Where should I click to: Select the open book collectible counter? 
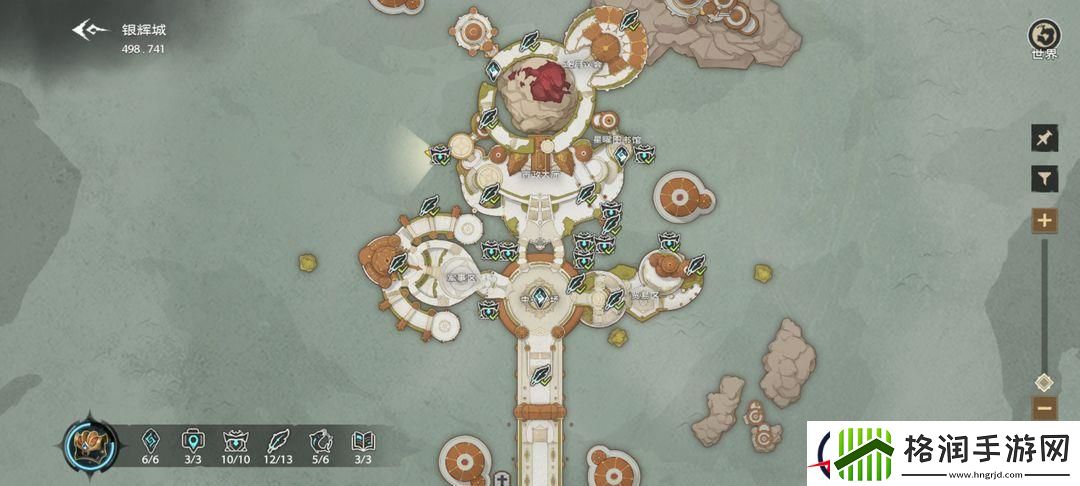point(362,445)
